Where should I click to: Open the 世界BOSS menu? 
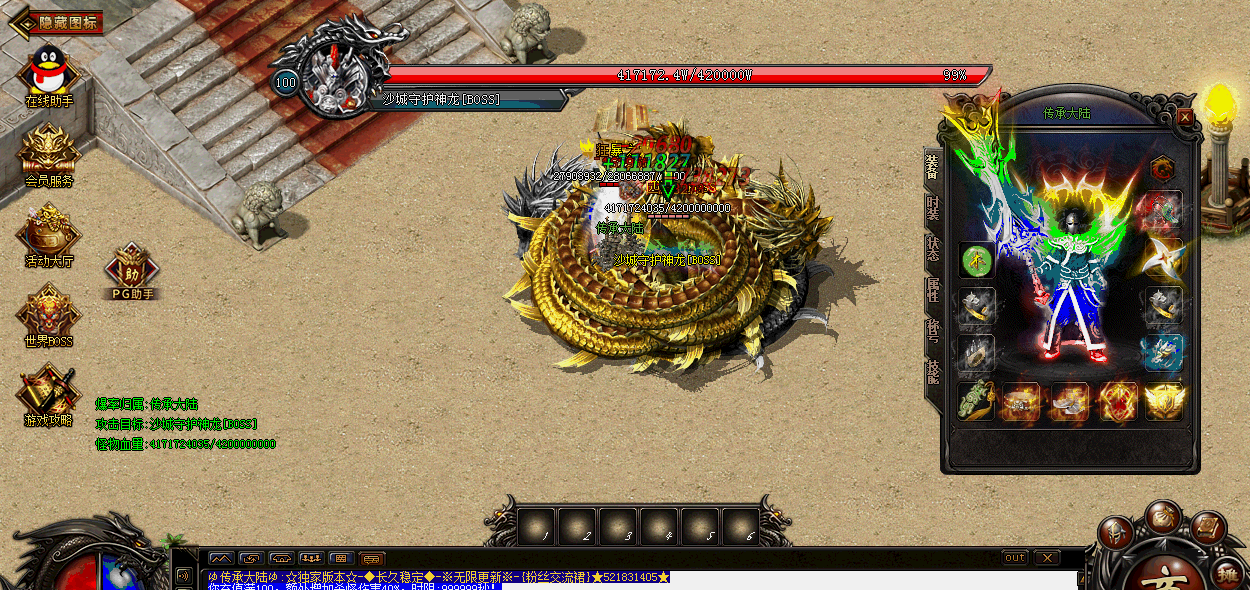click(48, 312)
